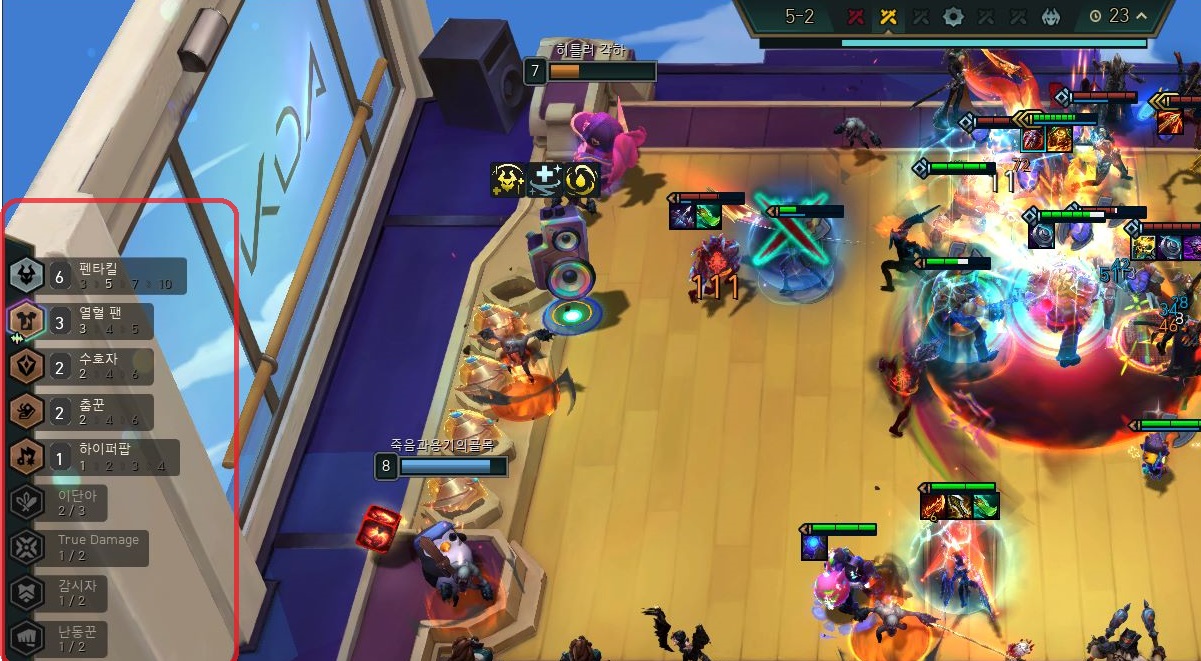Screen dimensions: 1201x661
Task: Click the spiked gear round icon
Action: point(953,16)
